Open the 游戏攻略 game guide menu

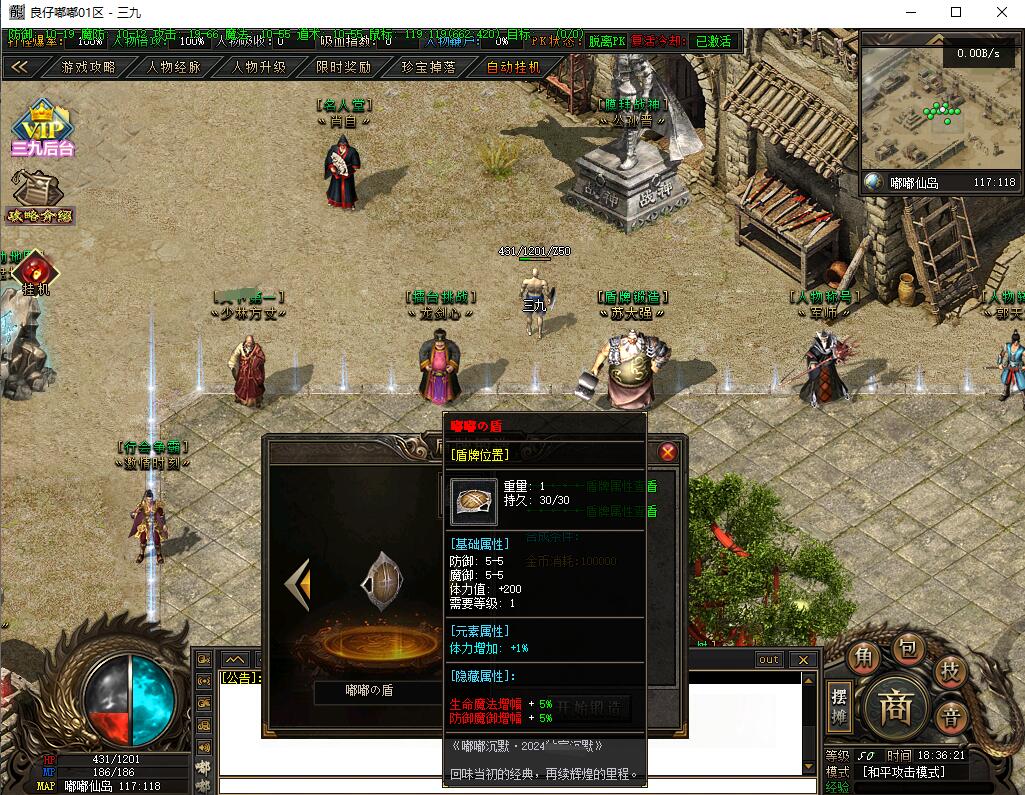tap(88, 67)
